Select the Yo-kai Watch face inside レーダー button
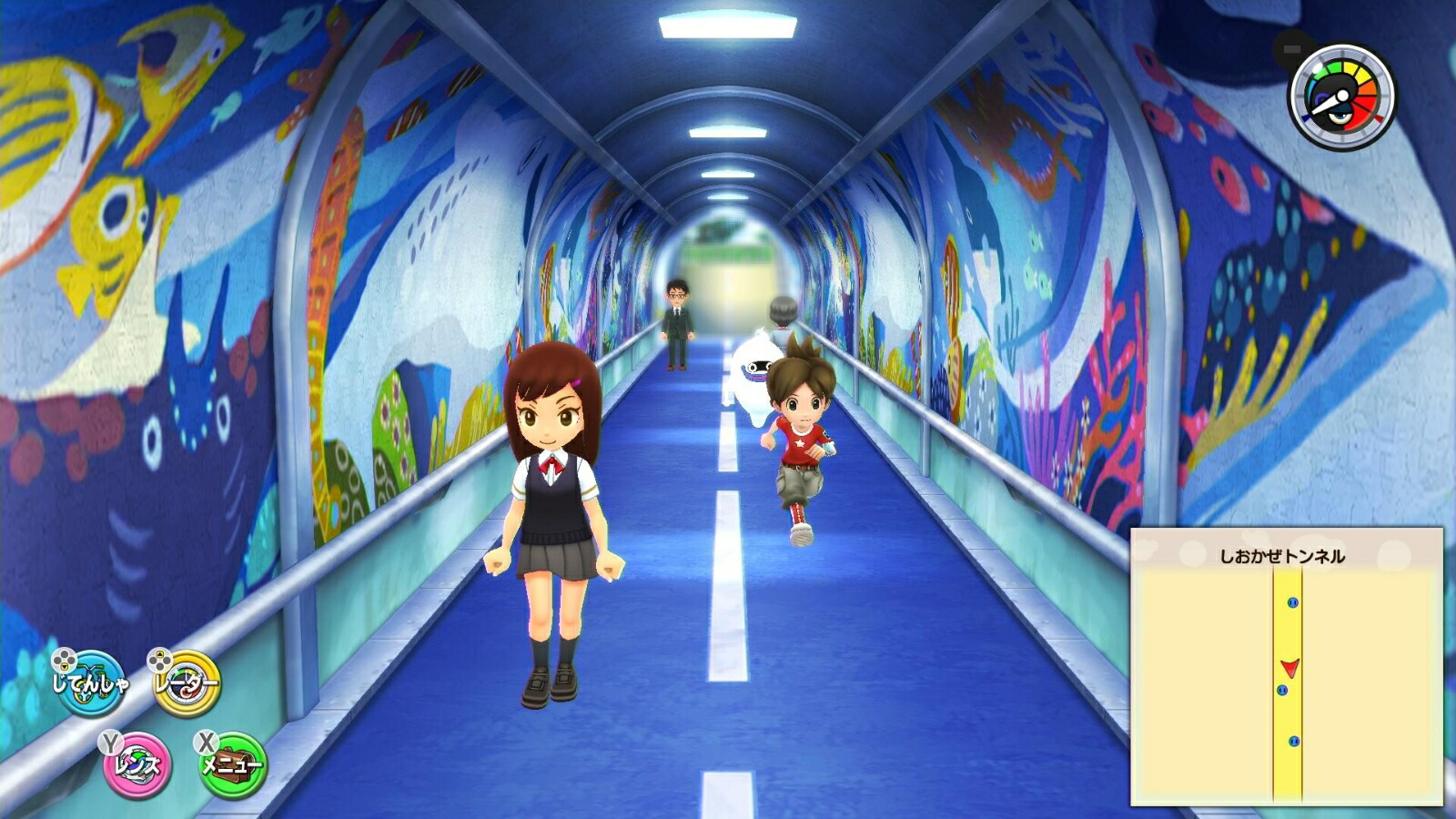Image resolution: width=1456 pixels, height=819 pixels. click(x=187, y=684)
